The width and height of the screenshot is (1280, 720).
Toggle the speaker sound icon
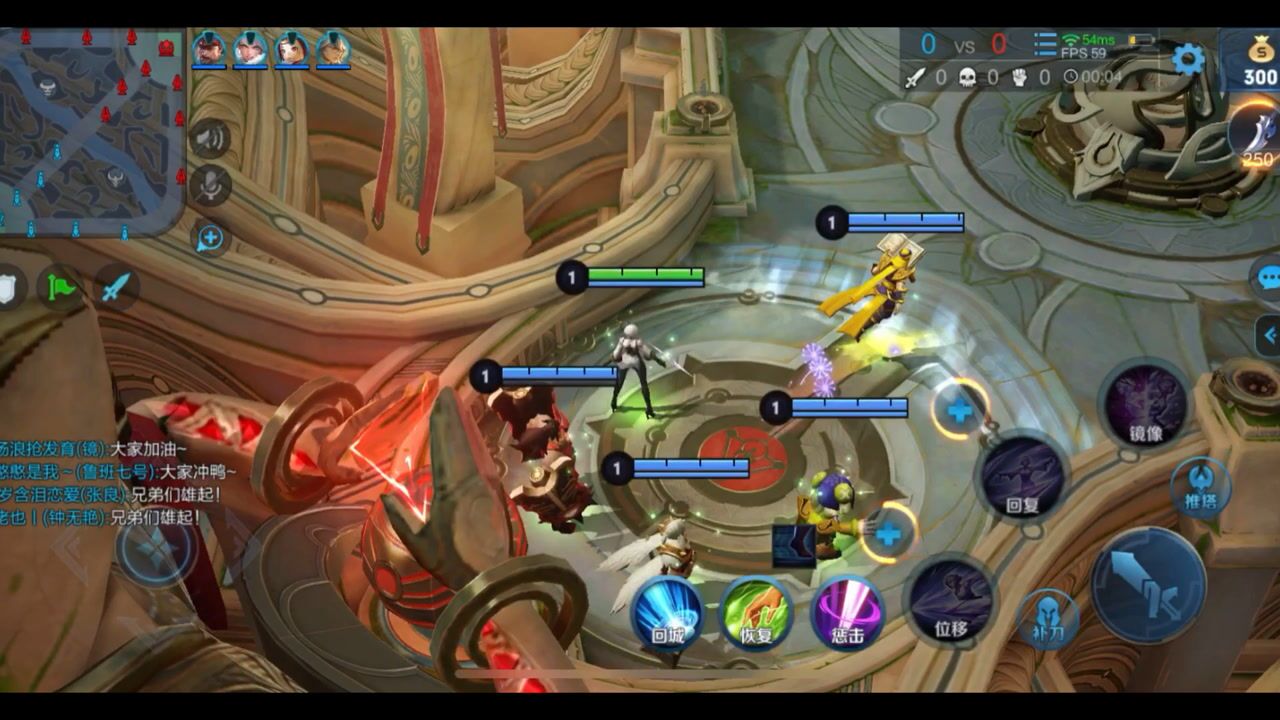[x=210, y=138]
